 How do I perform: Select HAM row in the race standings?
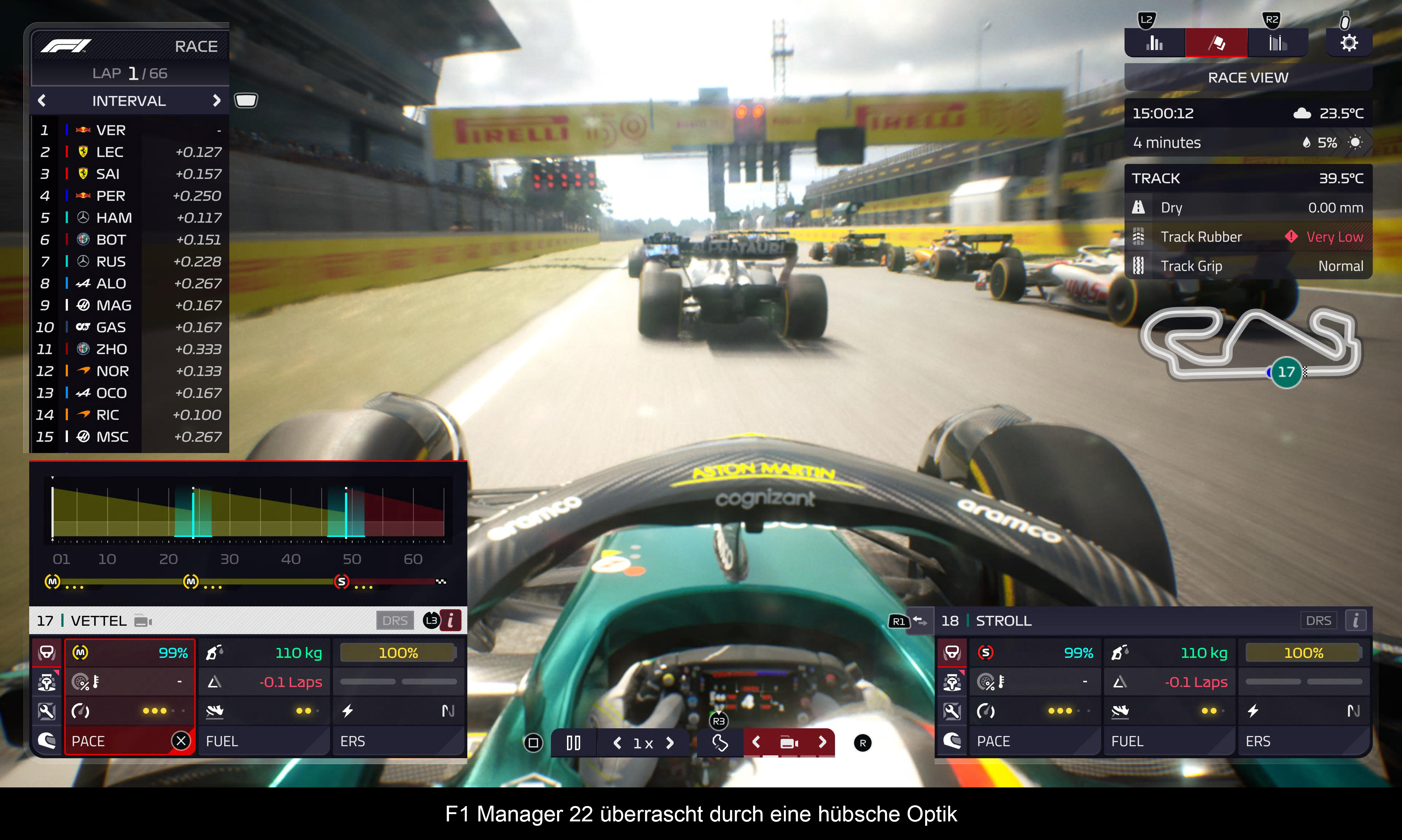pos(130,218)
